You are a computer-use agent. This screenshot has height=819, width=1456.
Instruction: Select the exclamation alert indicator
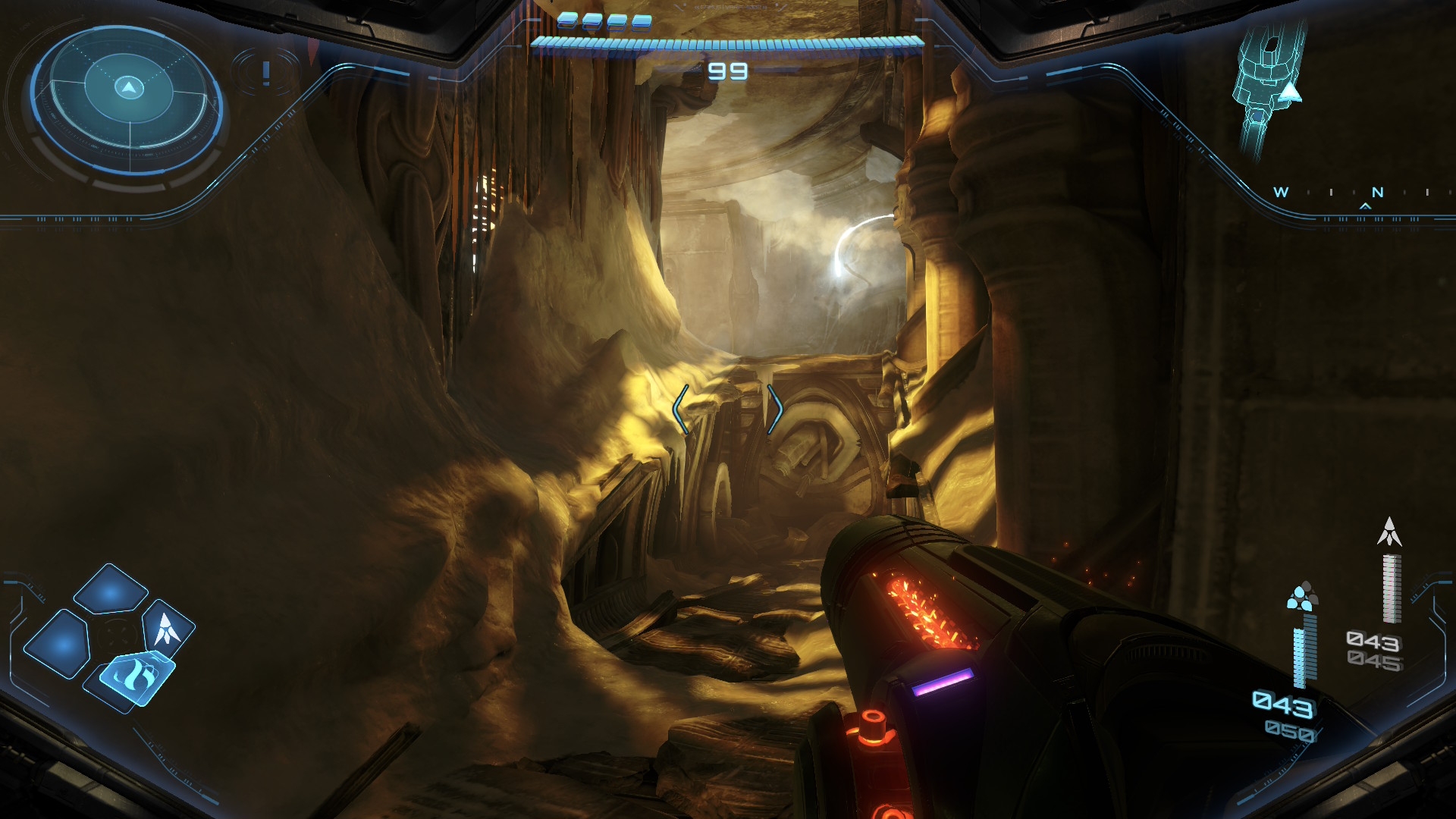(x=265, y=73)
